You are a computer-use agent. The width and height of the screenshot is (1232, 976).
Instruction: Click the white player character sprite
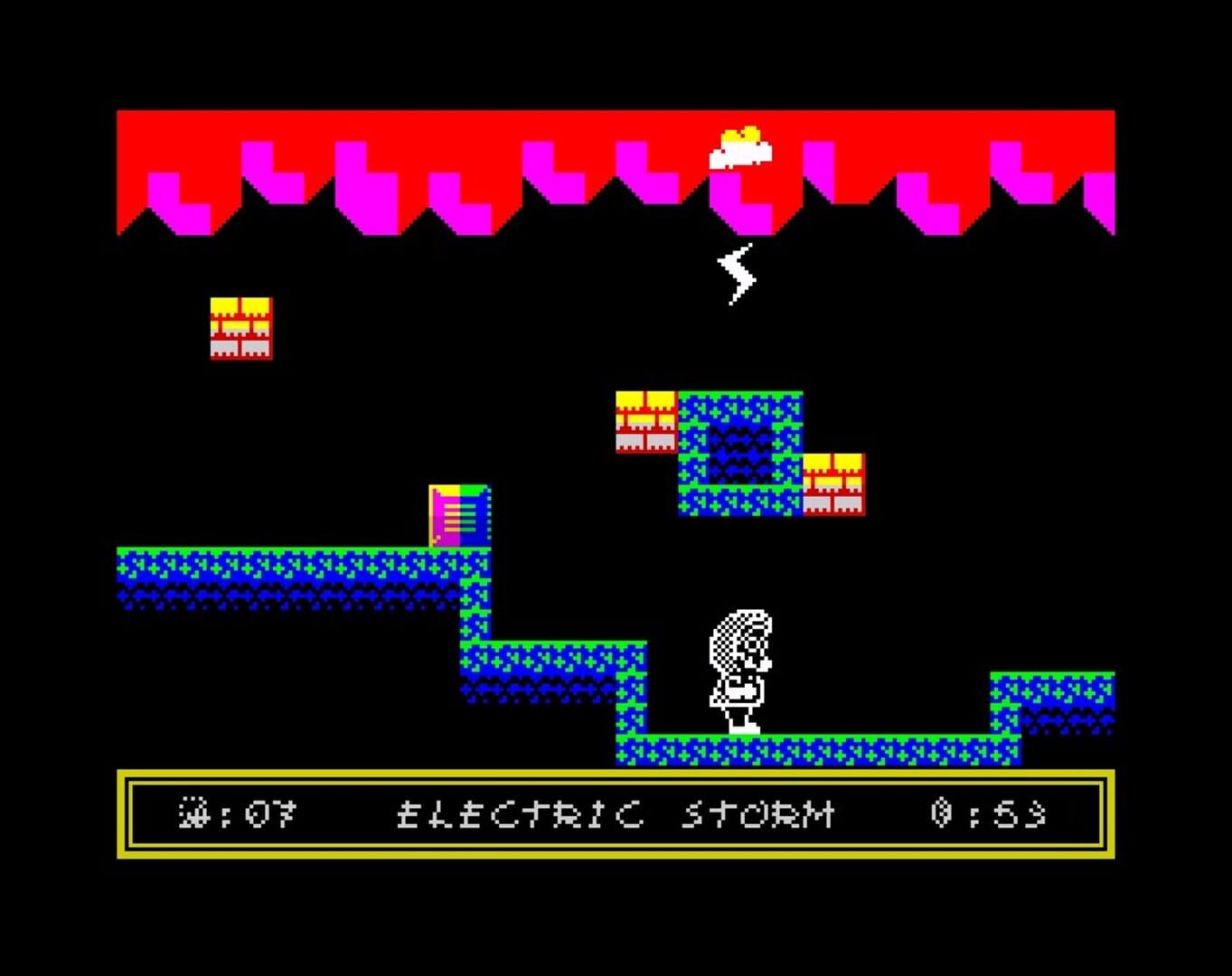tap(738, 669)
